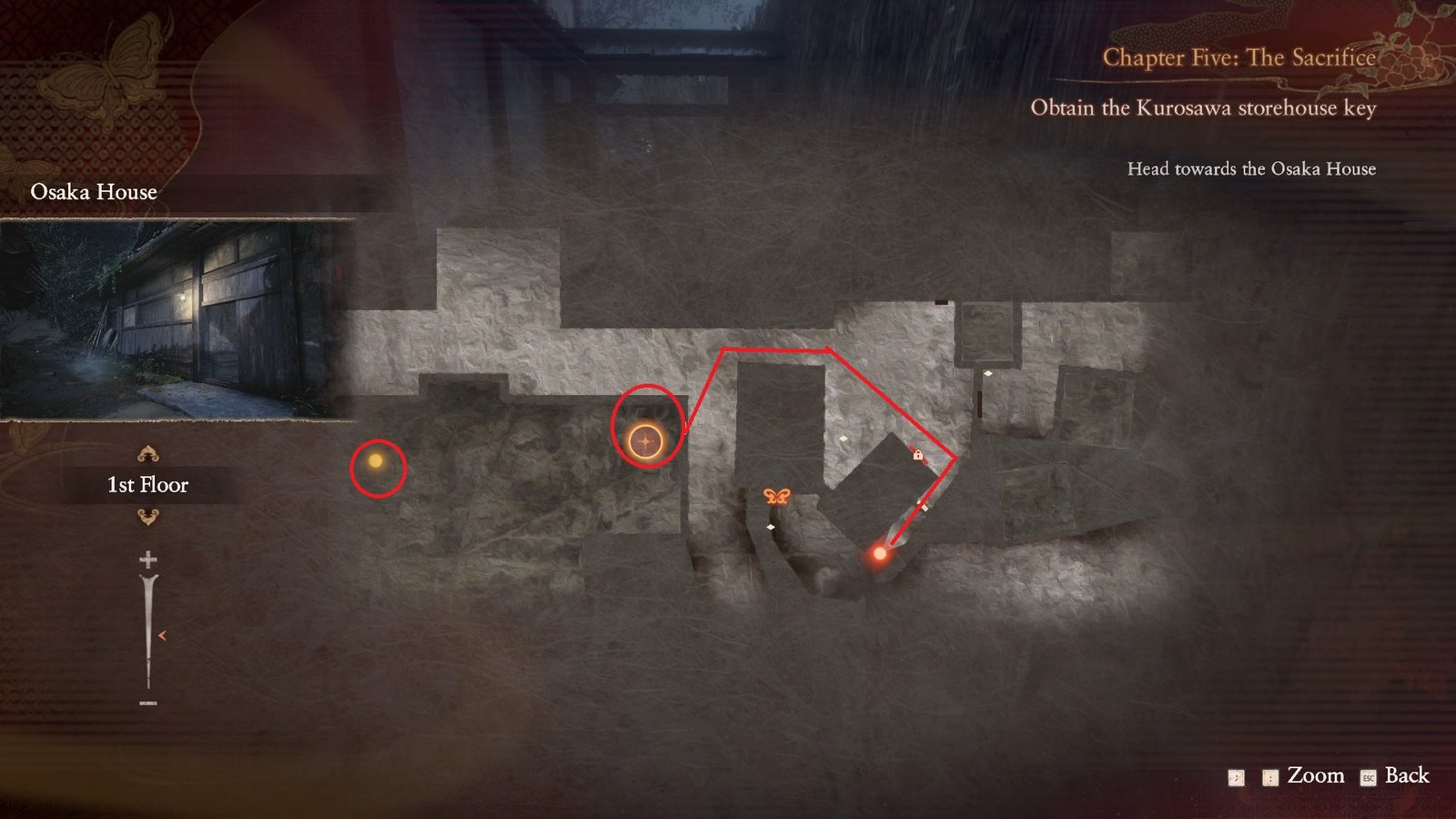Toggle the upper floor arrow above 1st Floor
The width and height of the screenshot is (1456, 819).
tap(149, 451)
